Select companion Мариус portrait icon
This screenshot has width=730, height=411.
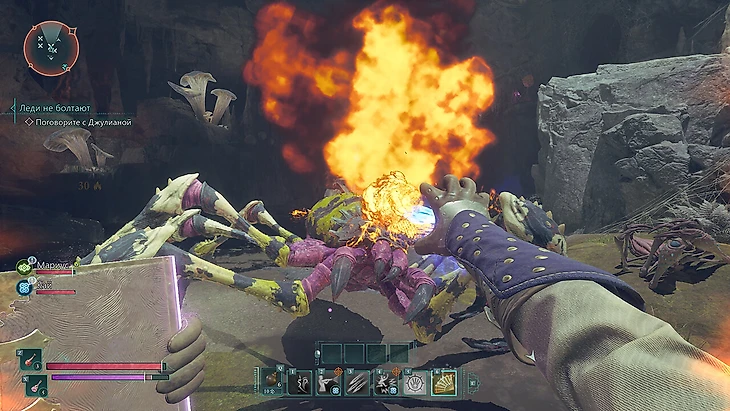(x=23, y=266)
